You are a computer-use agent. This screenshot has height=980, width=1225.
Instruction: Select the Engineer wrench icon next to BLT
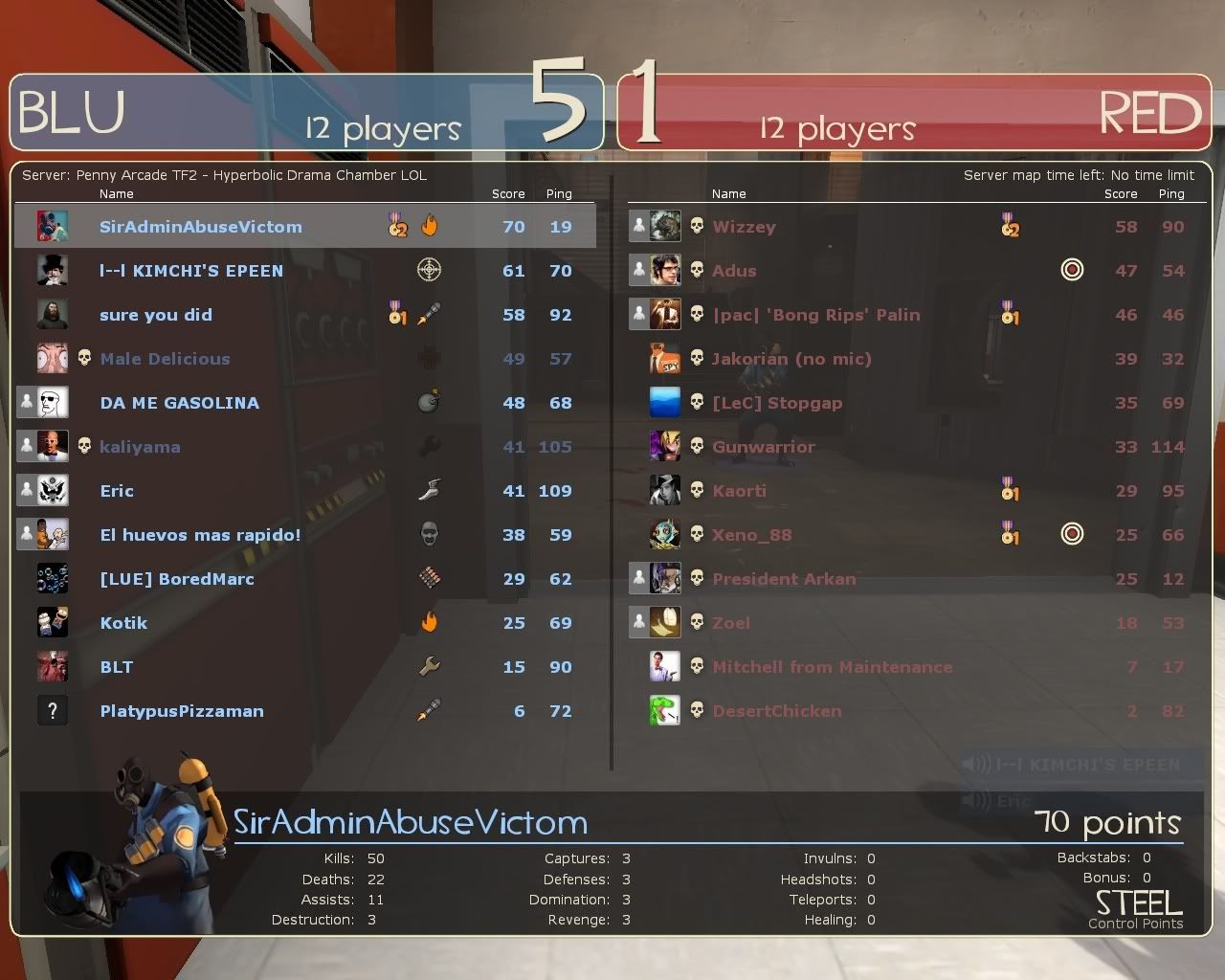(x=429, y=666)
